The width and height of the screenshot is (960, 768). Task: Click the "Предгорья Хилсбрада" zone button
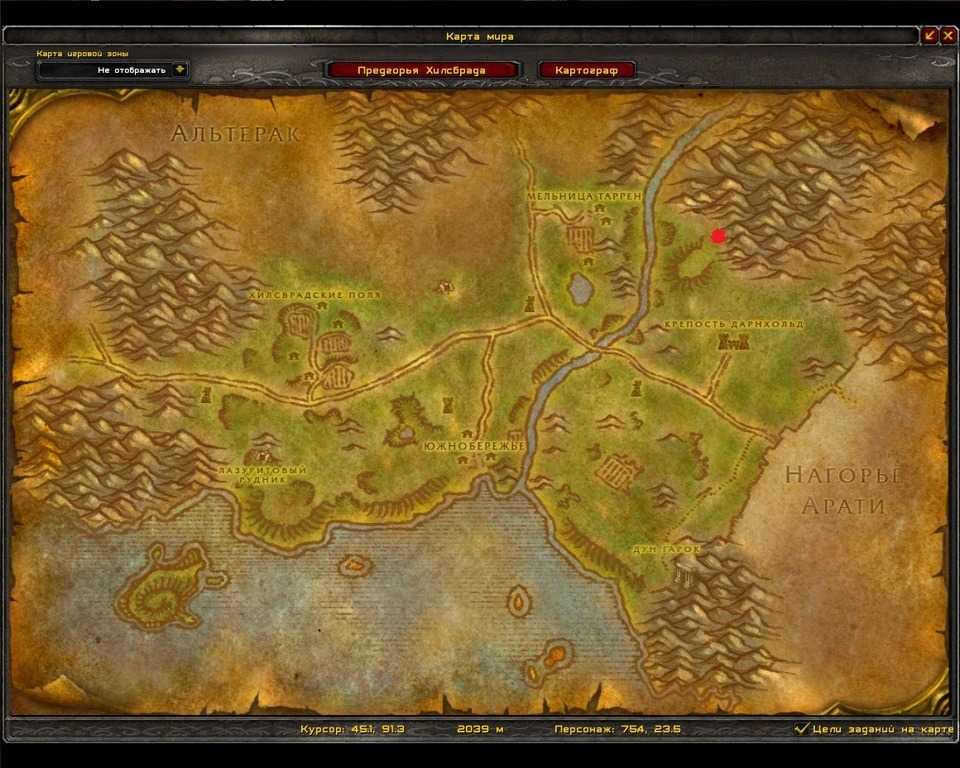tap(422, 70)
